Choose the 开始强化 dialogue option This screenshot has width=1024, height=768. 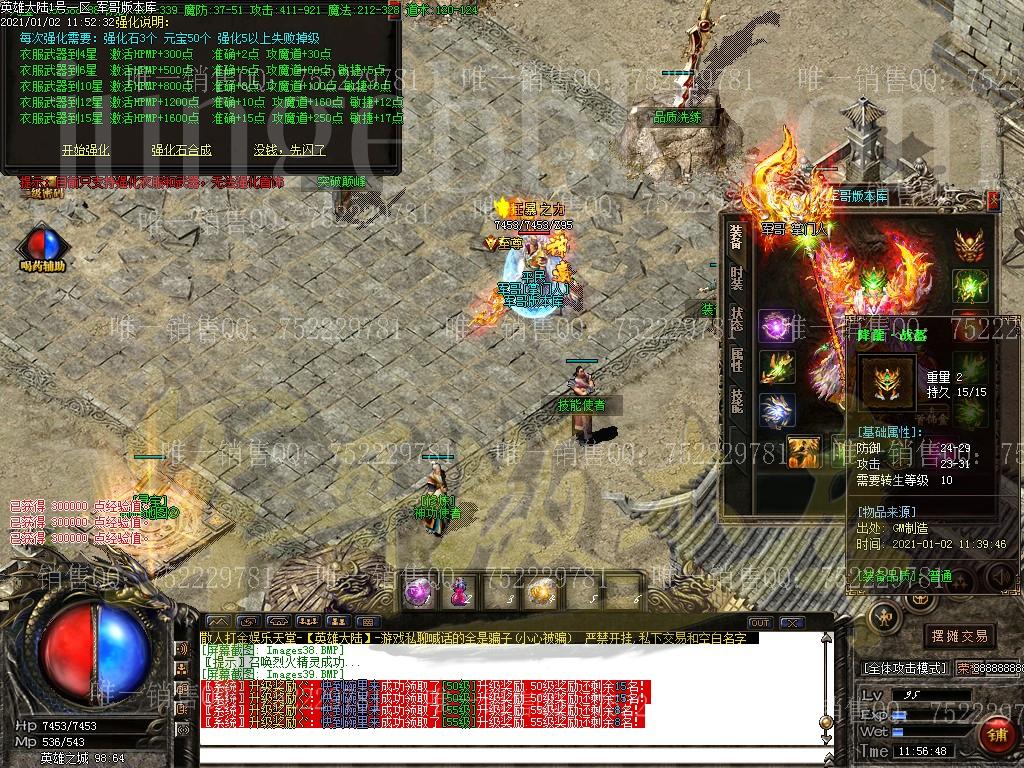[86, 150]
